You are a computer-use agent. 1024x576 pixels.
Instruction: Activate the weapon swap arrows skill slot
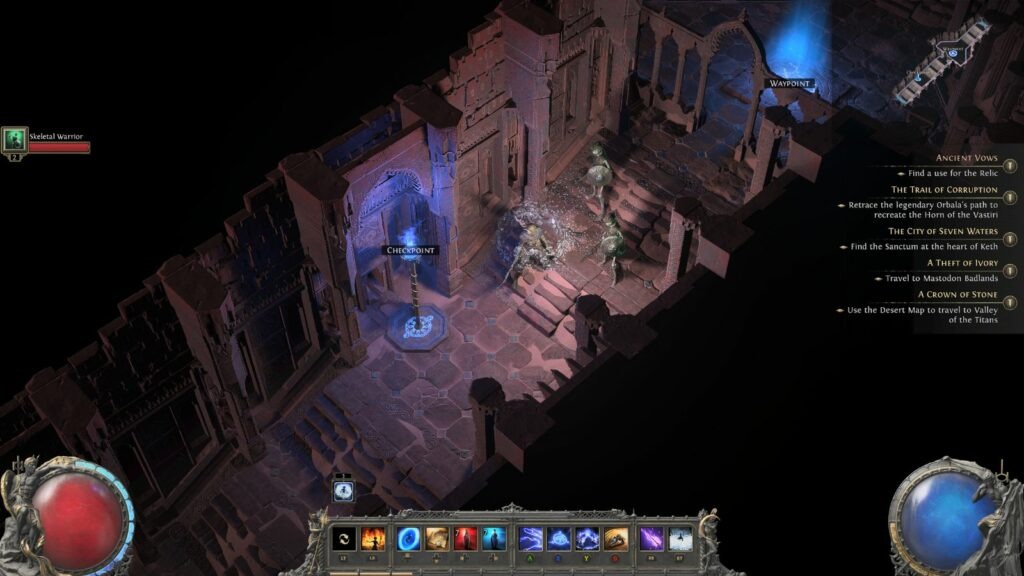coord(344,538)
